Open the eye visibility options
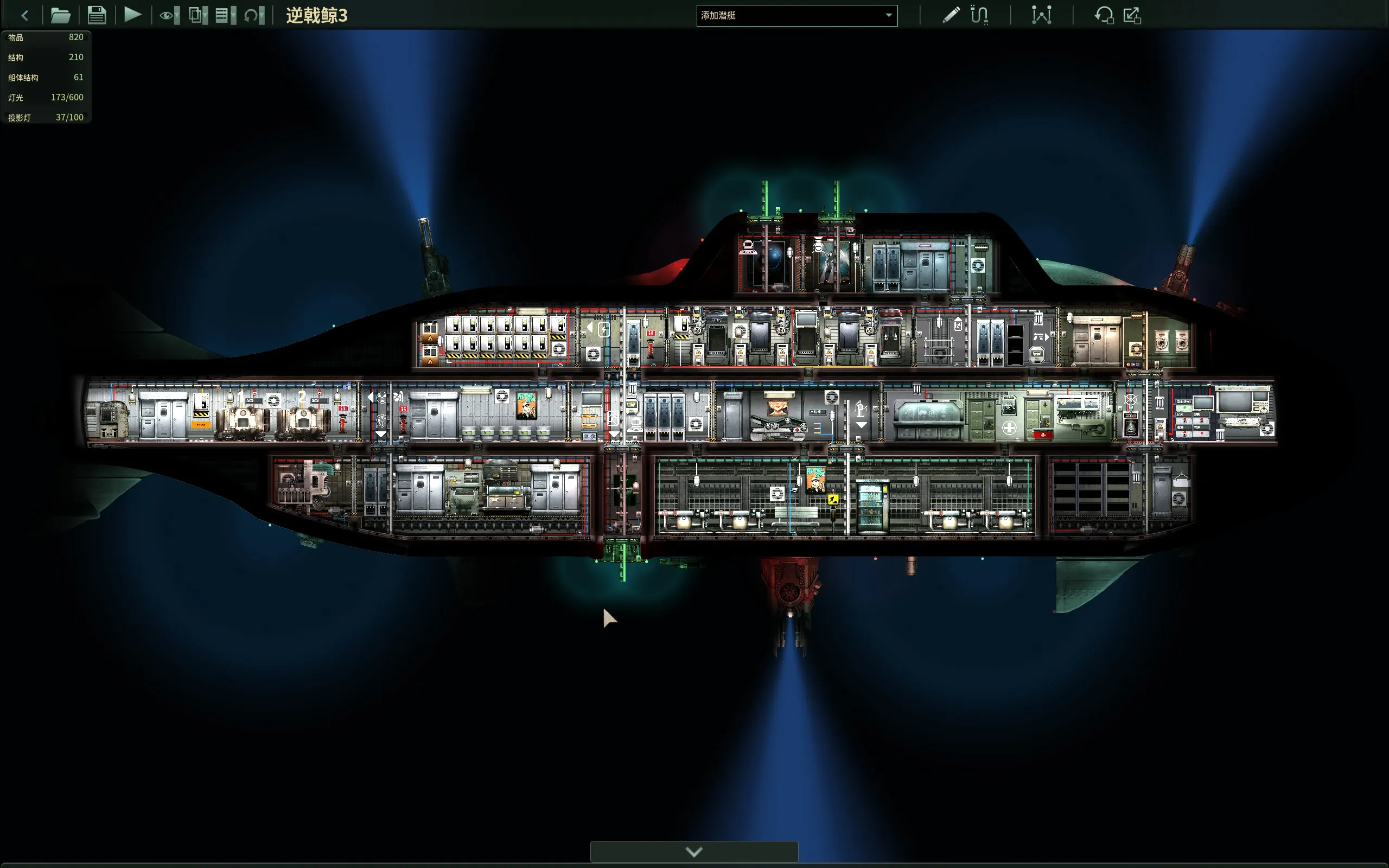 [x=169, y=16]
